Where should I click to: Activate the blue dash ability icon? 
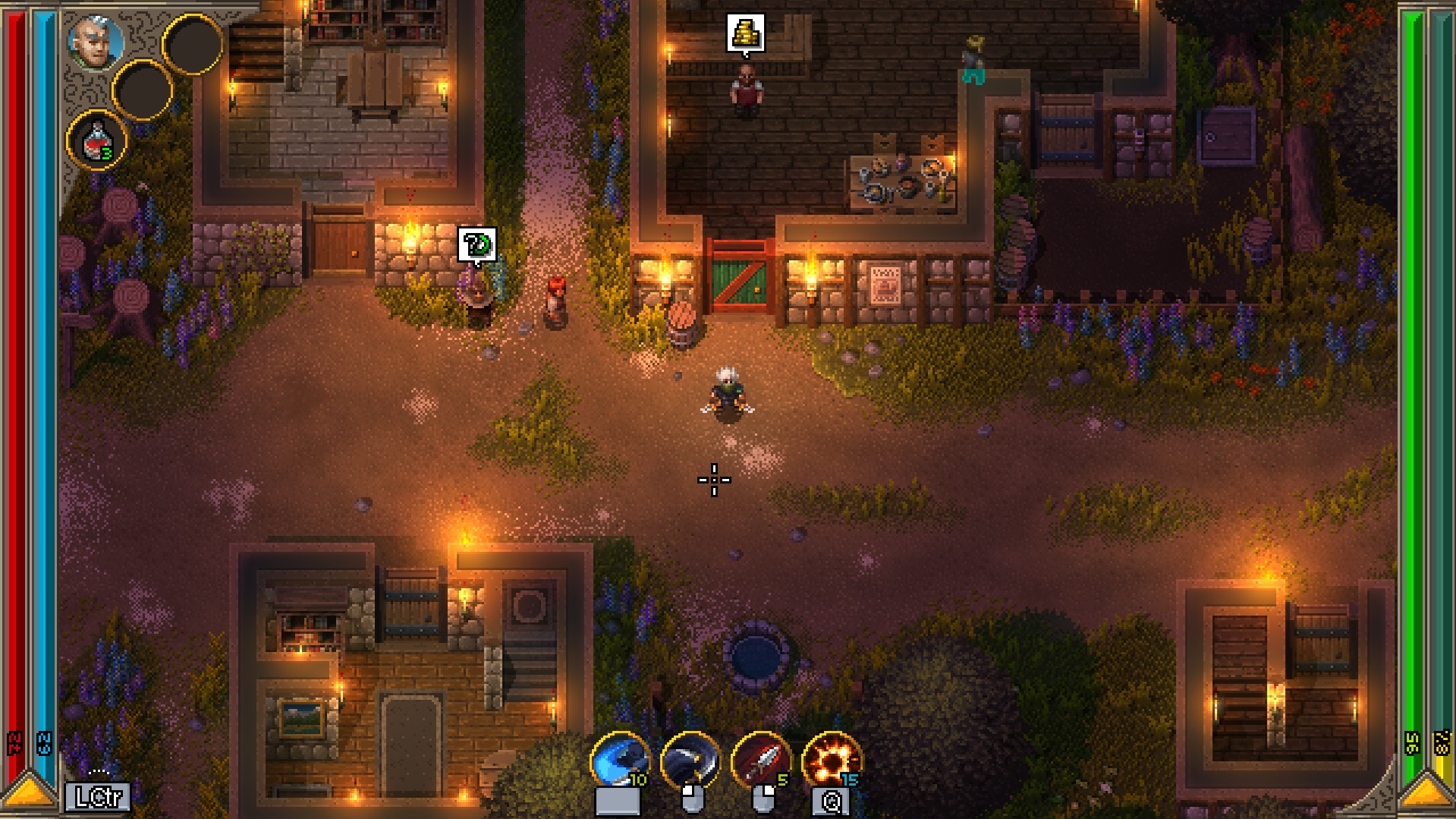(x=619, y=761)
